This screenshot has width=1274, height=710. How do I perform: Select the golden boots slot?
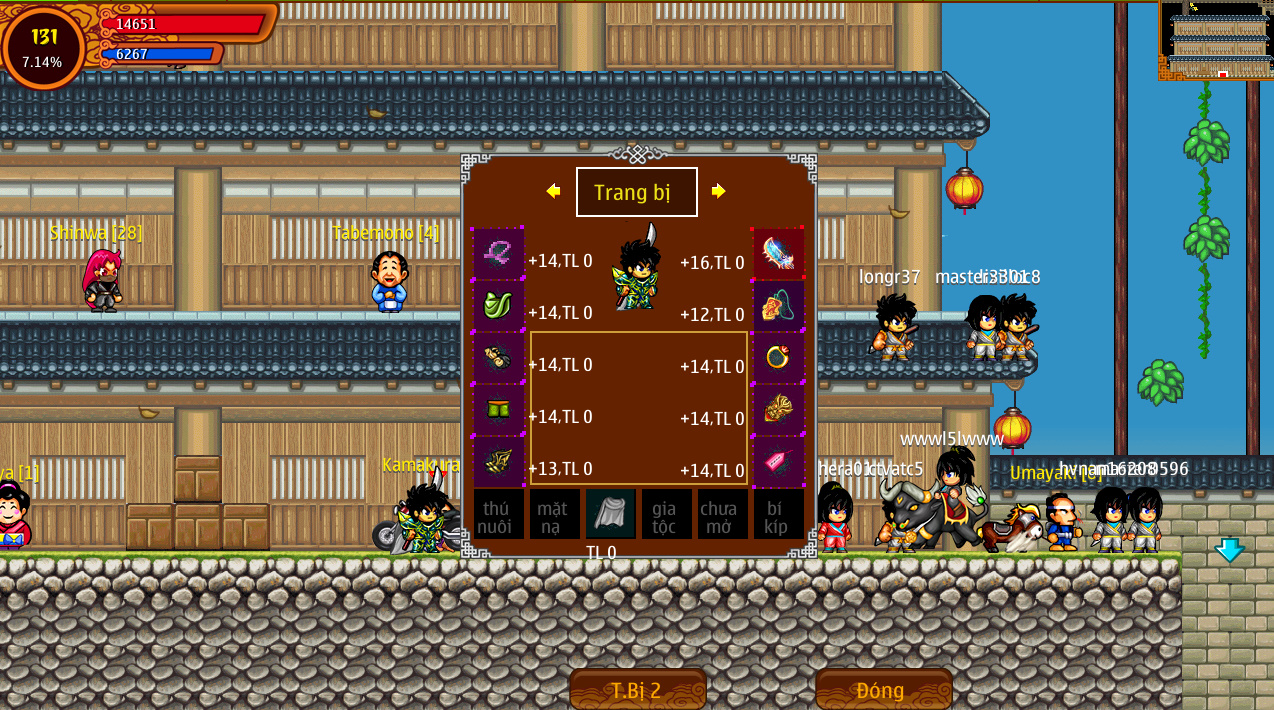tap(498, 461)
